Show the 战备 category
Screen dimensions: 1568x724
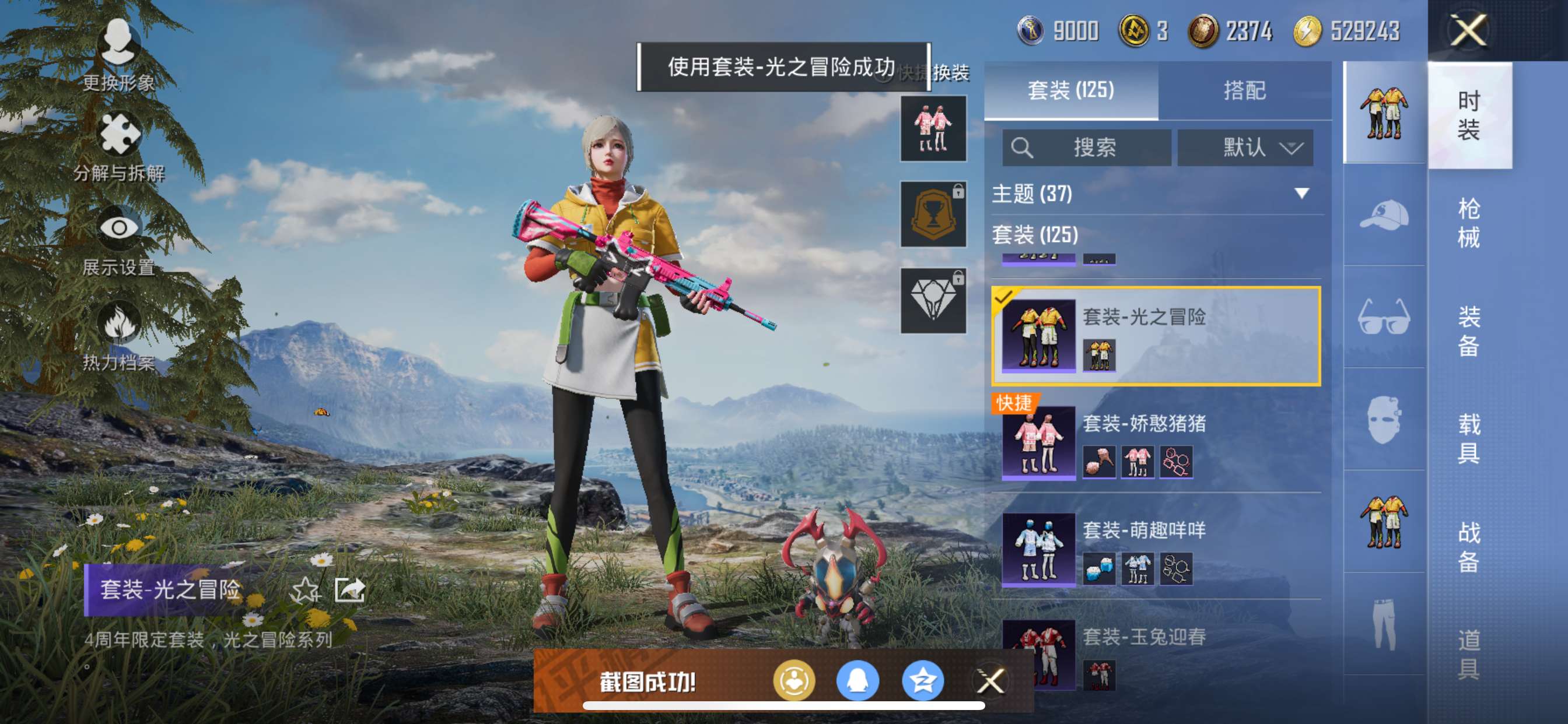tap(1468, 546)
